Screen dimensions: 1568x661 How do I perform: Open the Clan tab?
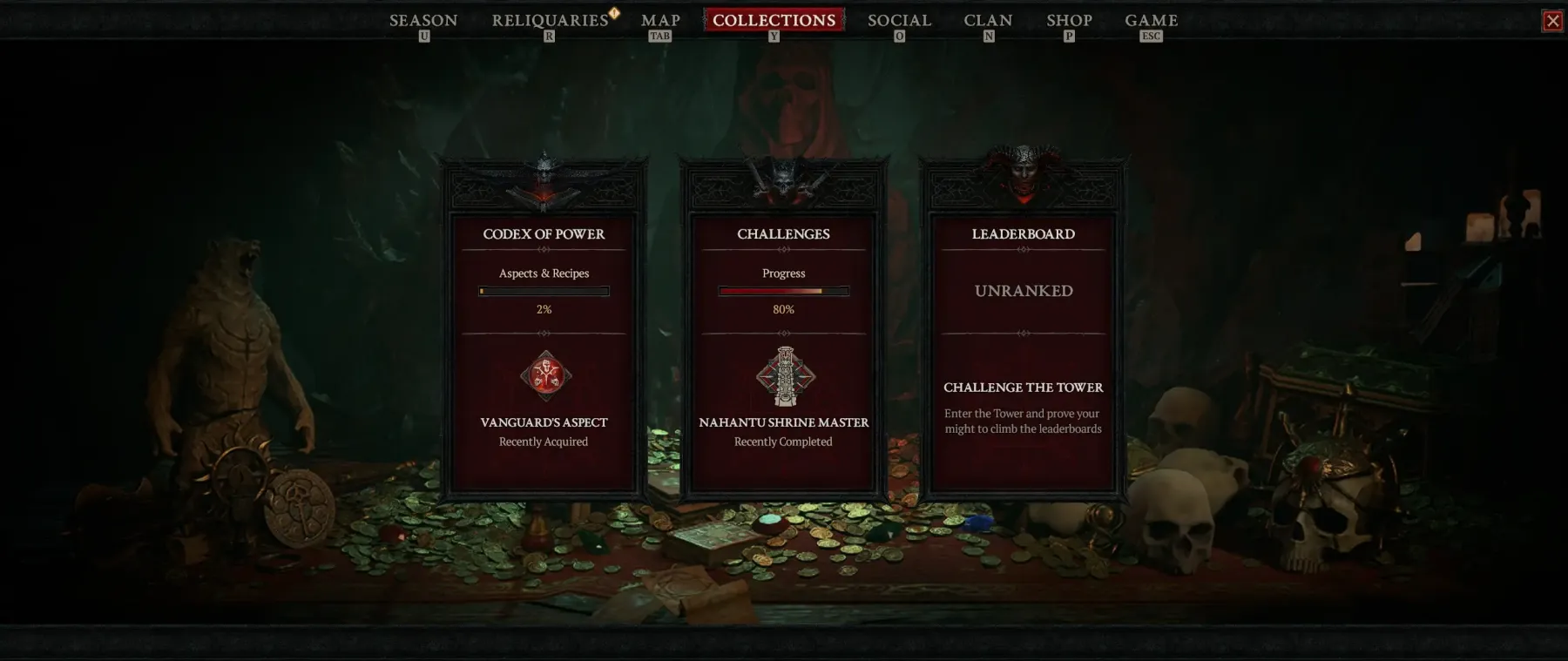[988, 20]
